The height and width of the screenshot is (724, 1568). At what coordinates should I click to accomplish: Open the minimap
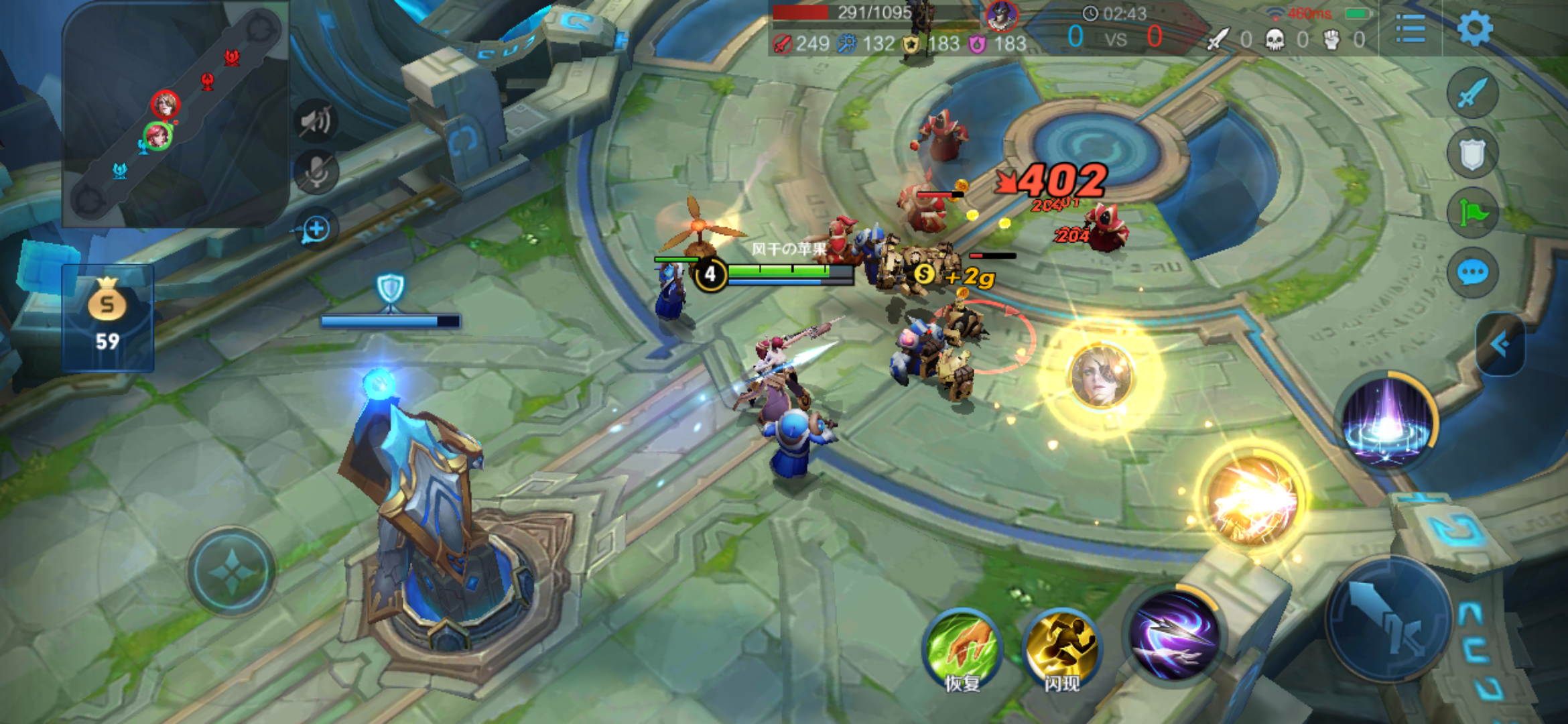pos(176,114)
